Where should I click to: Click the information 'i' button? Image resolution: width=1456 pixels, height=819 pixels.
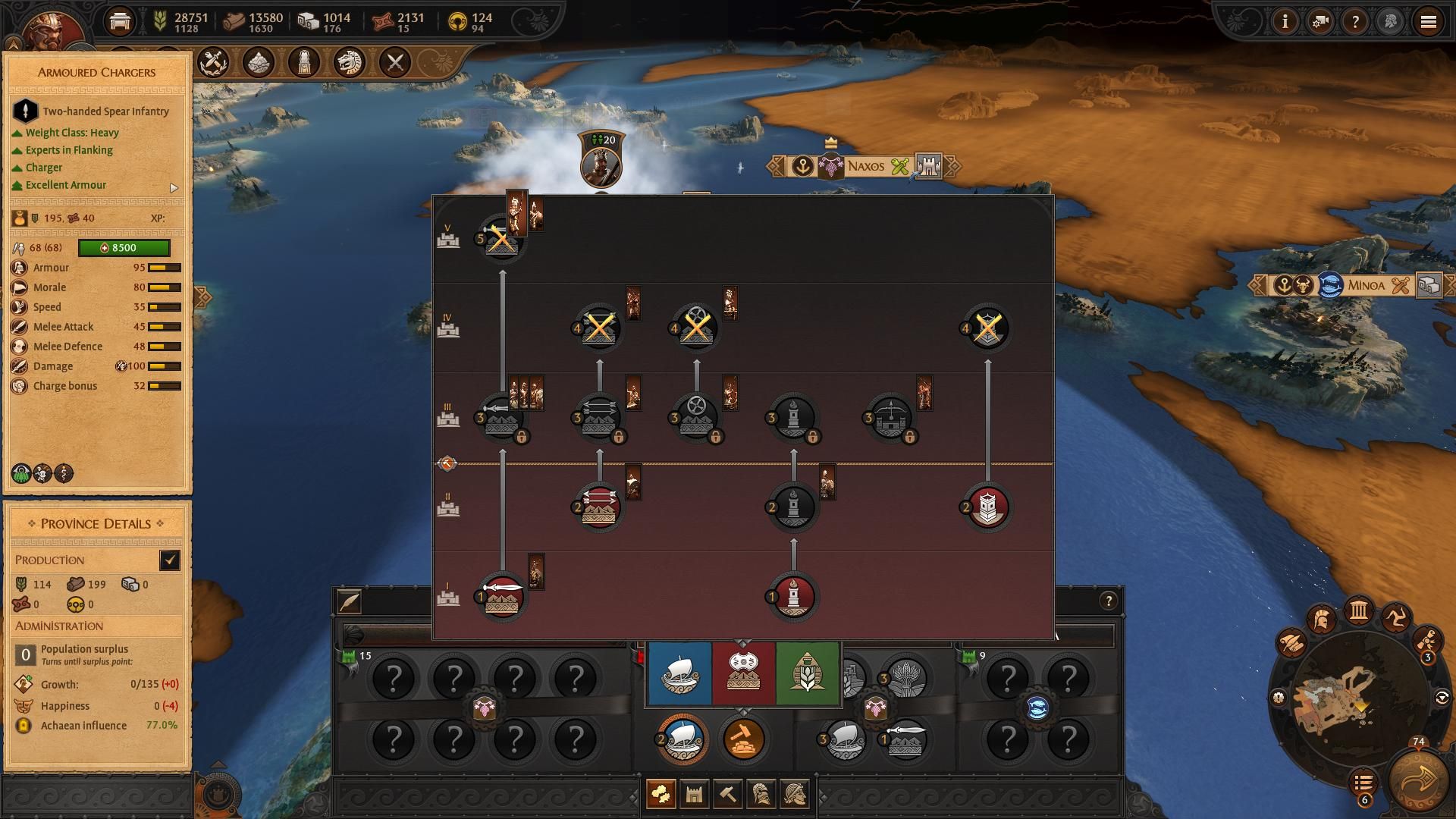(1285, 22)
